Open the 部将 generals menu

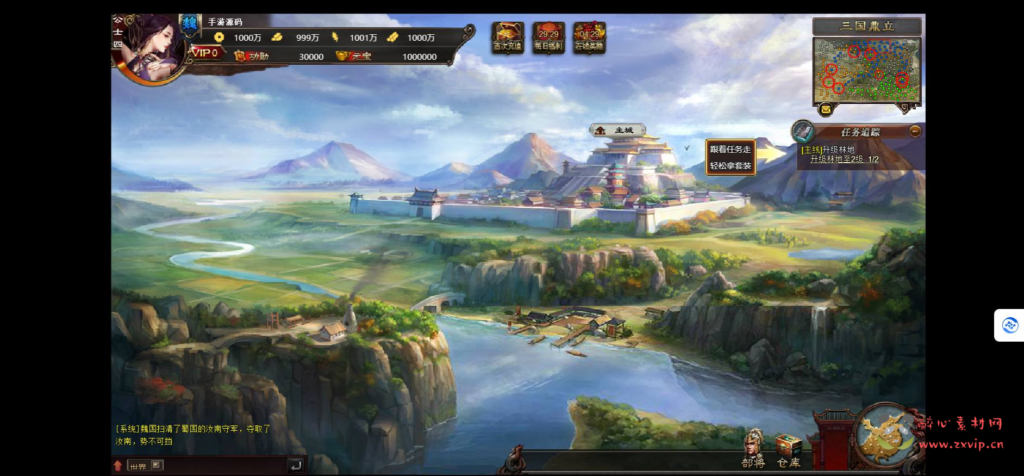[x=753, y=448]
